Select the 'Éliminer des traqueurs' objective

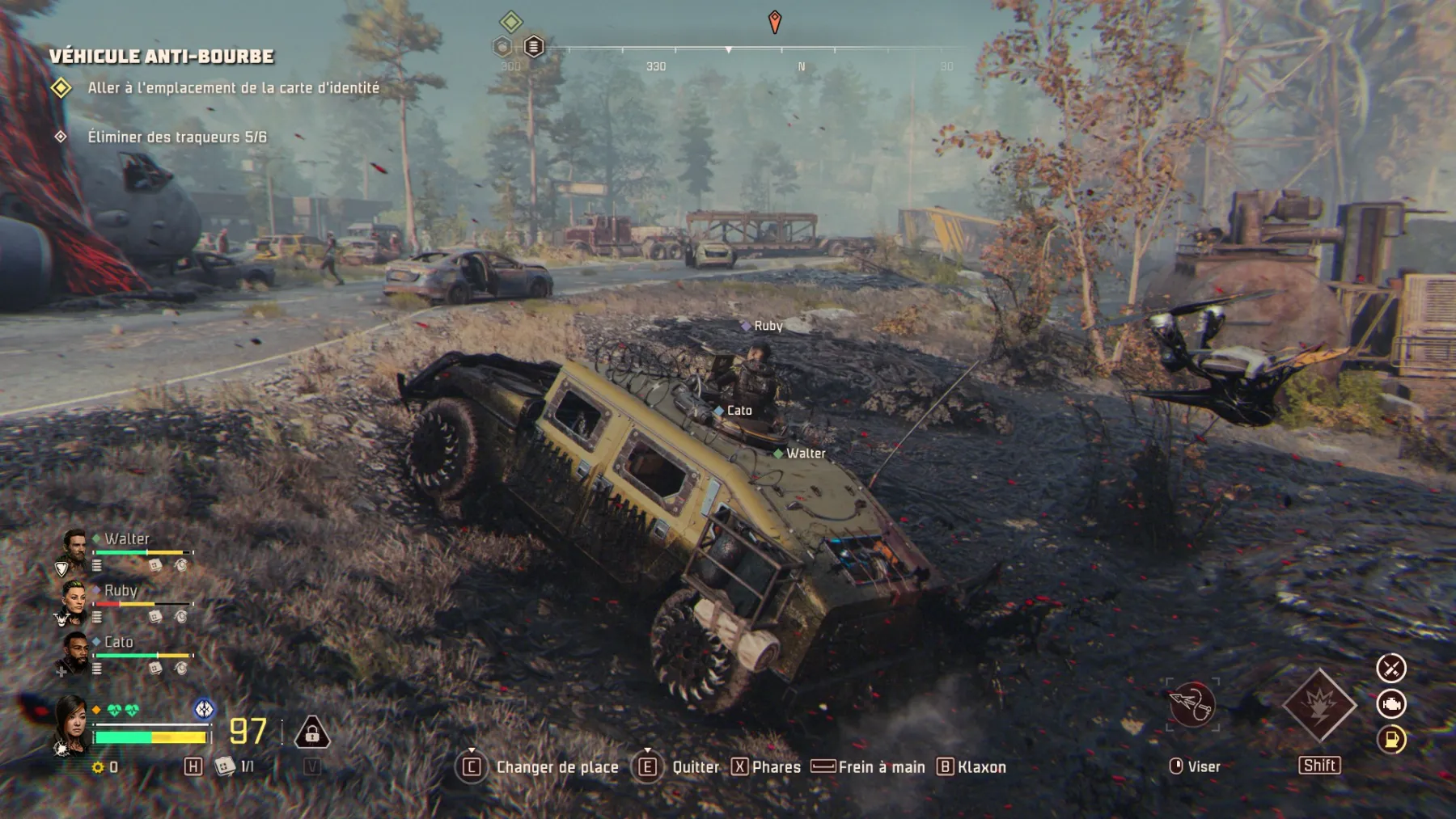(x=177, y=137)
